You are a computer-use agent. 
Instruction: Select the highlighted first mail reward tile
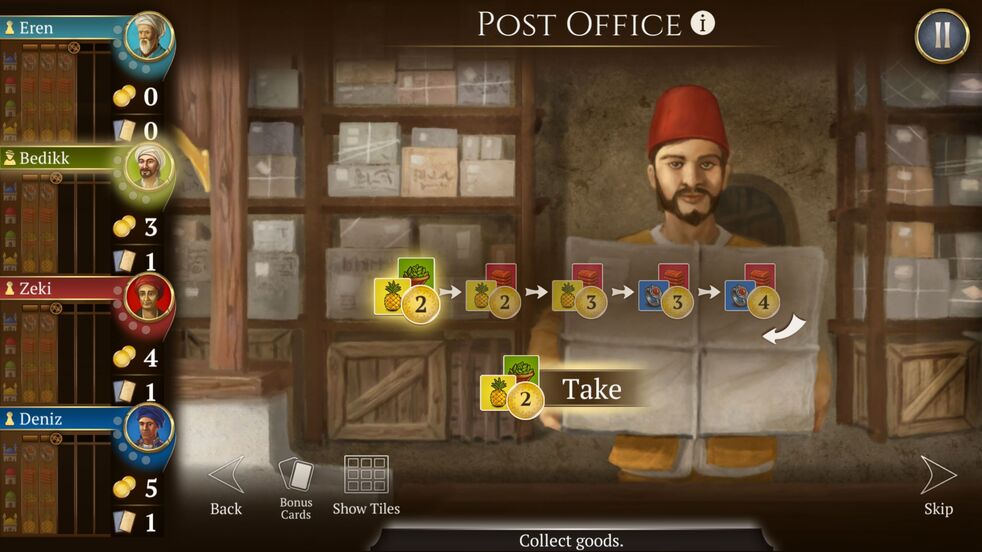click(407, 290)
